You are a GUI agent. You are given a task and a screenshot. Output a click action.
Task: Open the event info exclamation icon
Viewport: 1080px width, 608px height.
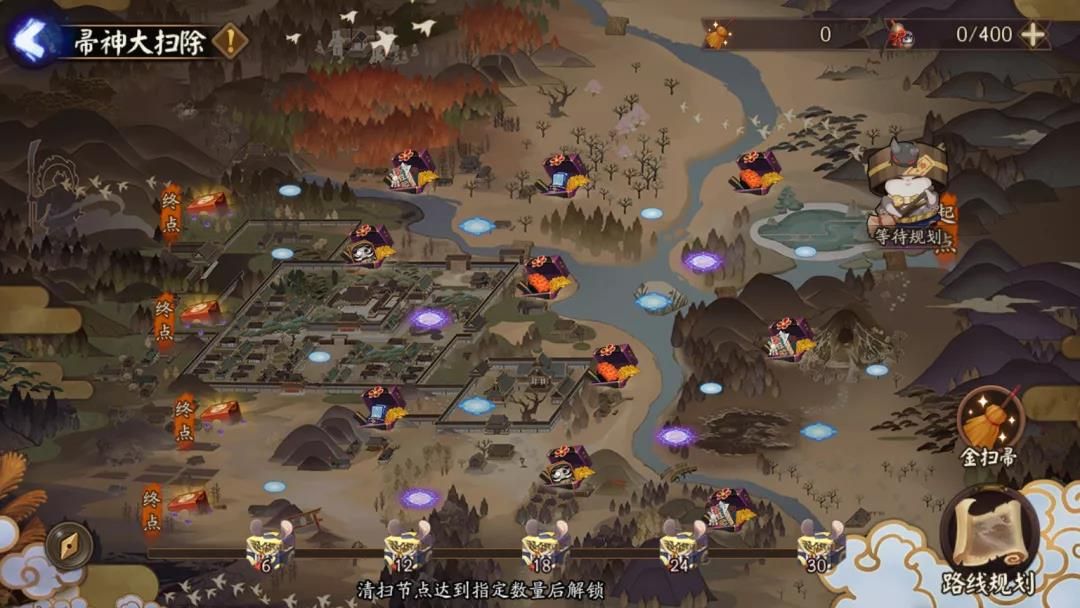tap(231, 41)
